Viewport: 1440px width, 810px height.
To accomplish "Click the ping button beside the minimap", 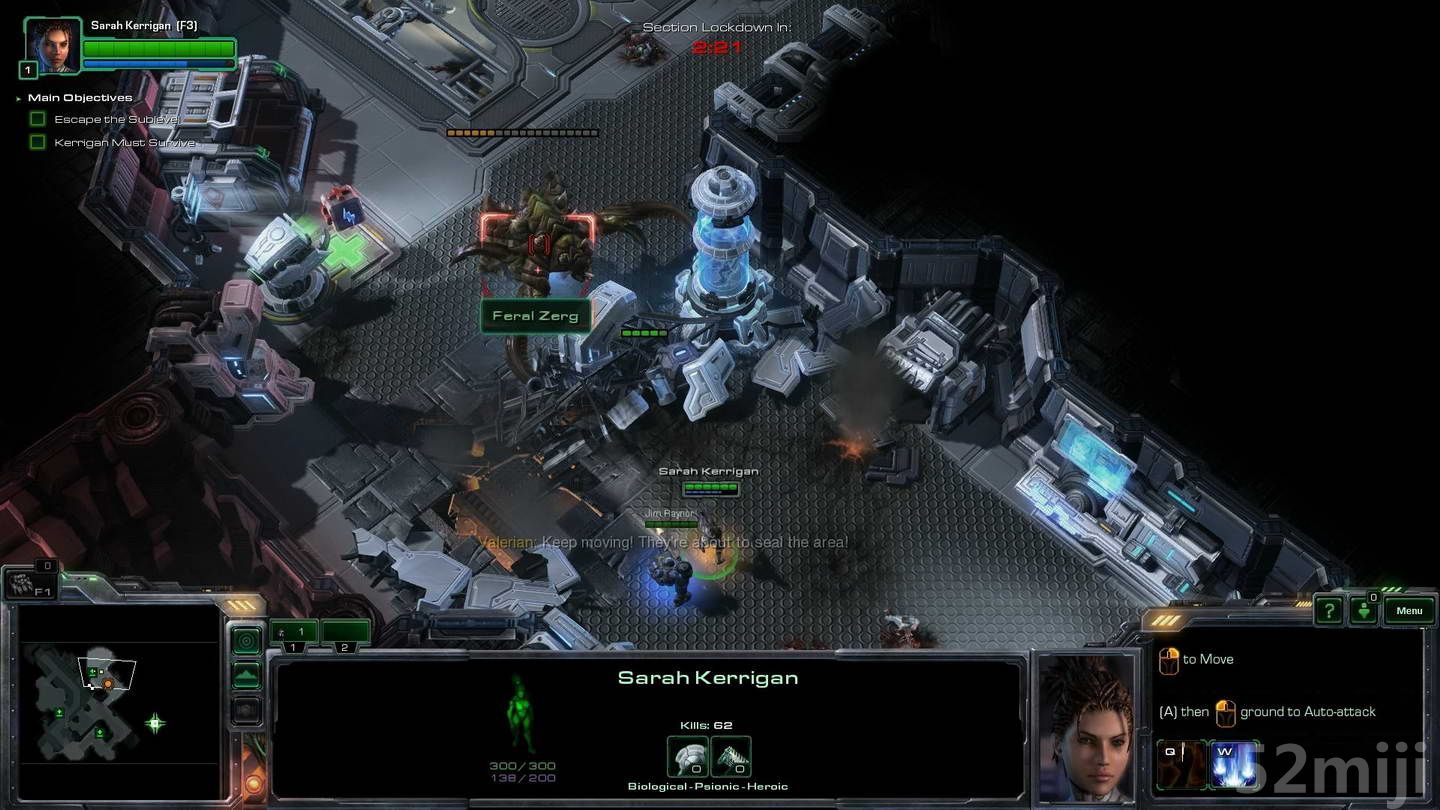I will [x=246, y=640].
